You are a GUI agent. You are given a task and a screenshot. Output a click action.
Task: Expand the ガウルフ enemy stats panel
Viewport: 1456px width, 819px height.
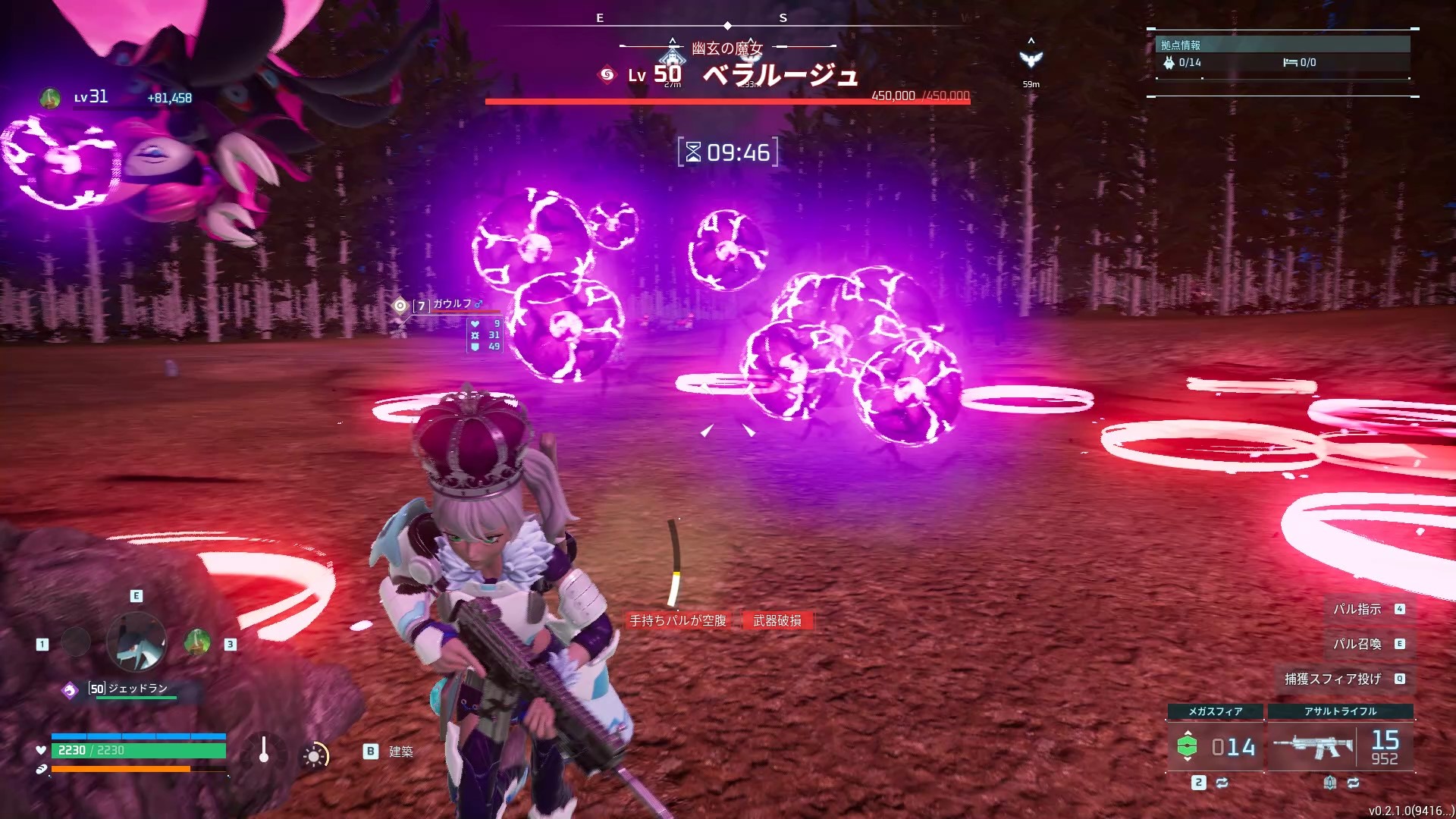(x=485, y=334)
